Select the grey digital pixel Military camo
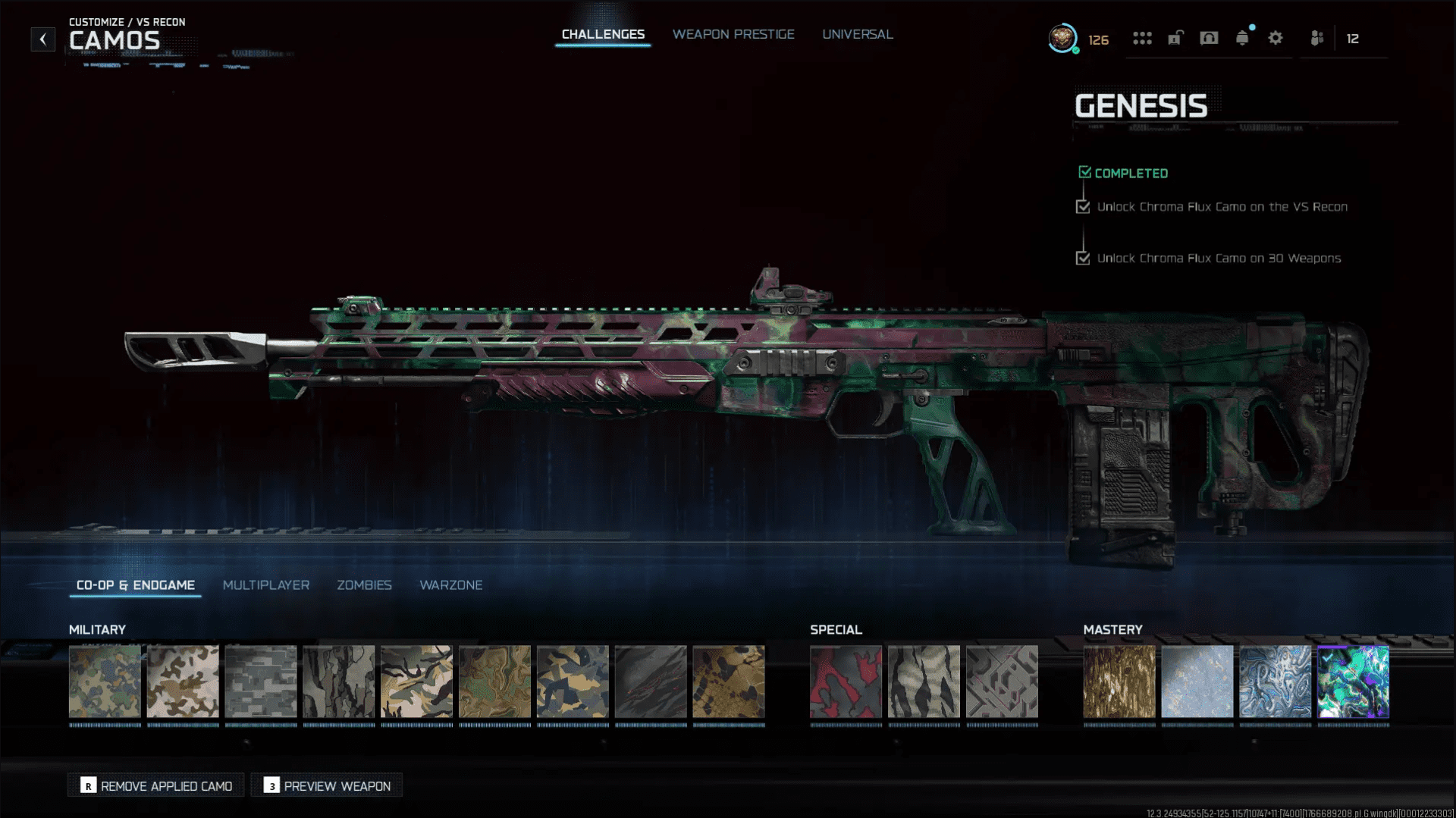Screen dimensions: 1456x818 pyautogui.click(x=261, y=682)
